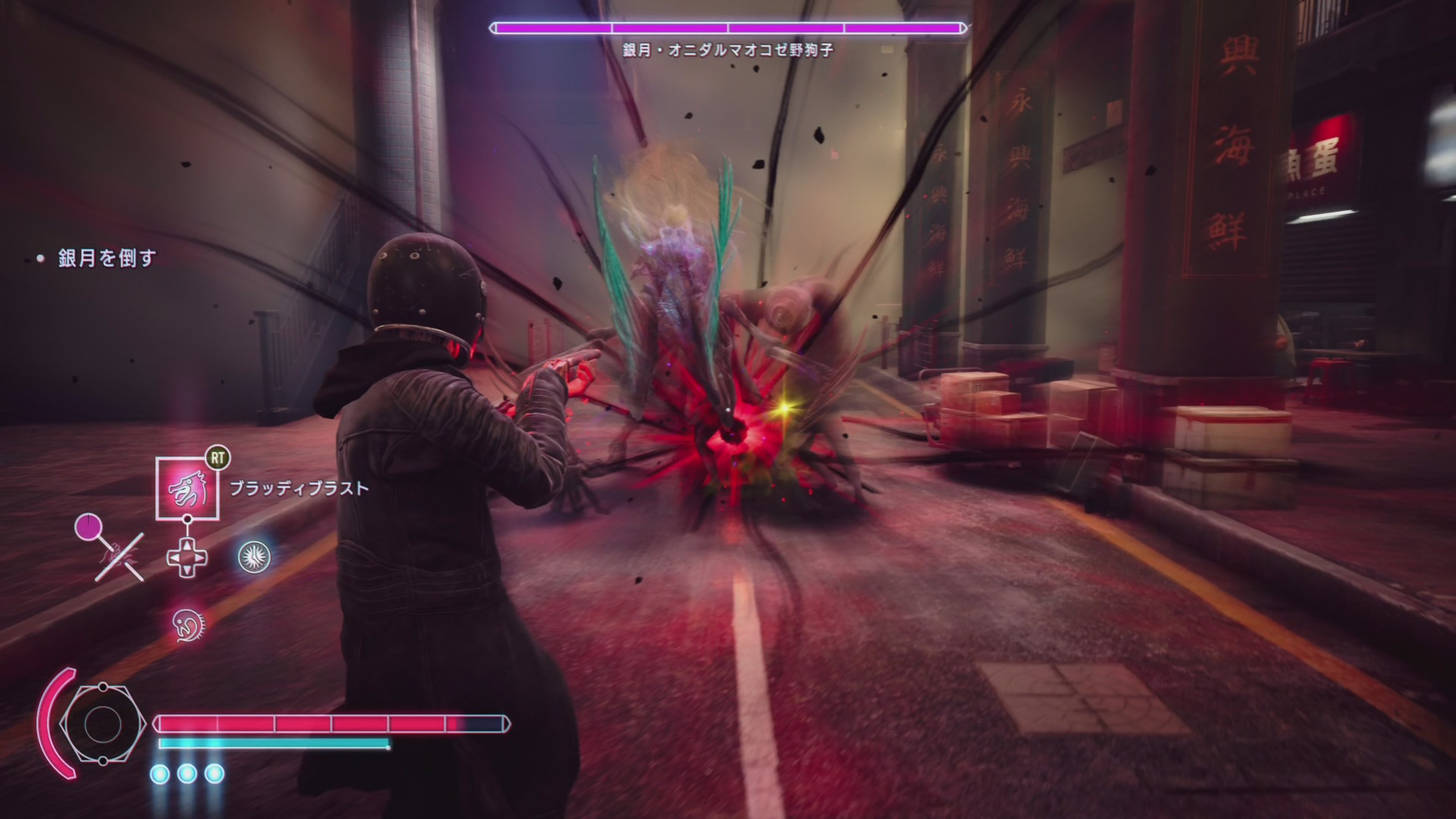Image resolution: width=1456 pixels, height=819 pixels.
Task: Choose the curled creature skill icon
Action: pyautogui.click(x=187, y=624)
